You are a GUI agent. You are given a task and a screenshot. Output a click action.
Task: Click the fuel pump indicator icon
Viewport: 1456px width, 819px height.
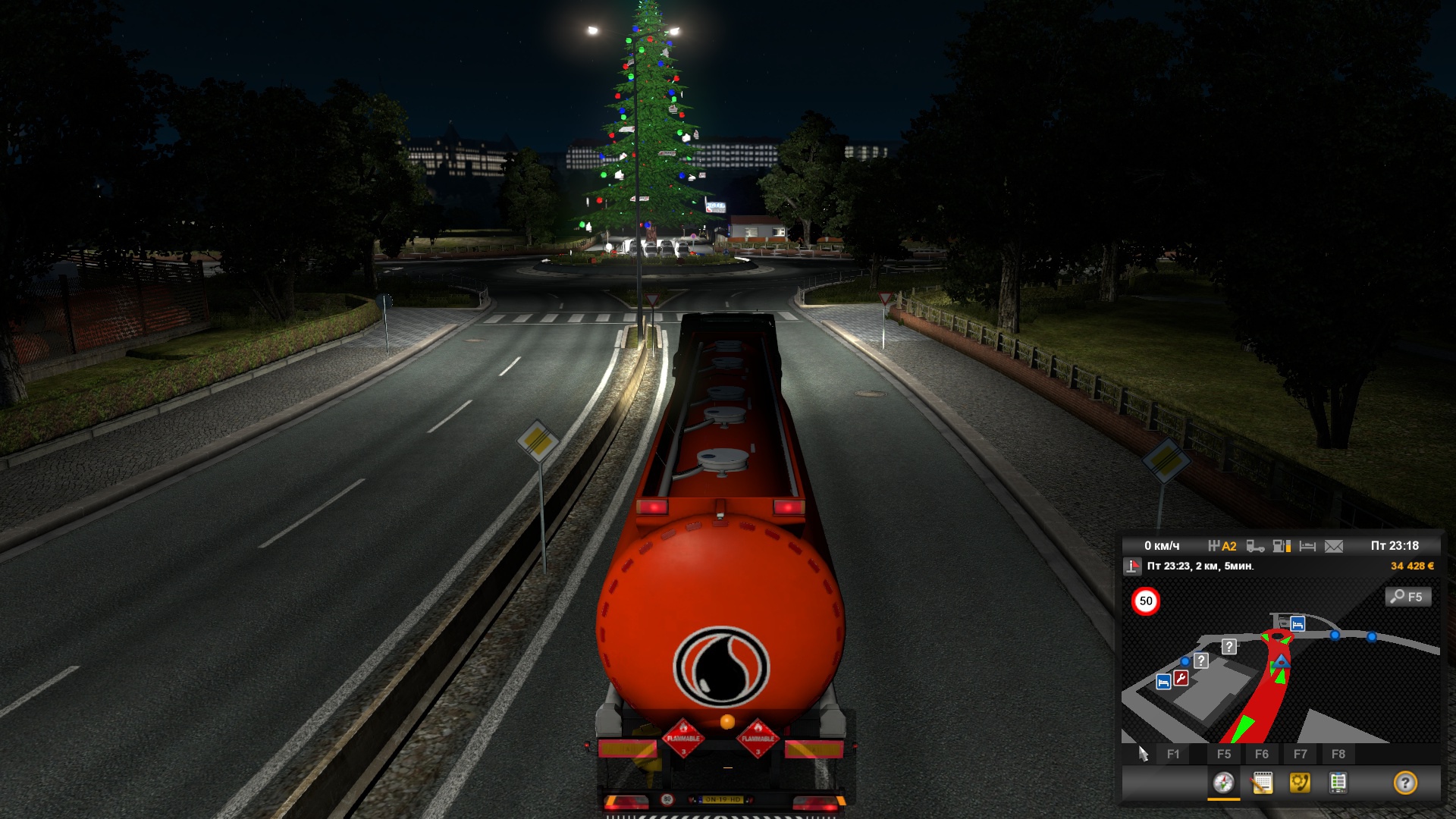coord(1282,546)
